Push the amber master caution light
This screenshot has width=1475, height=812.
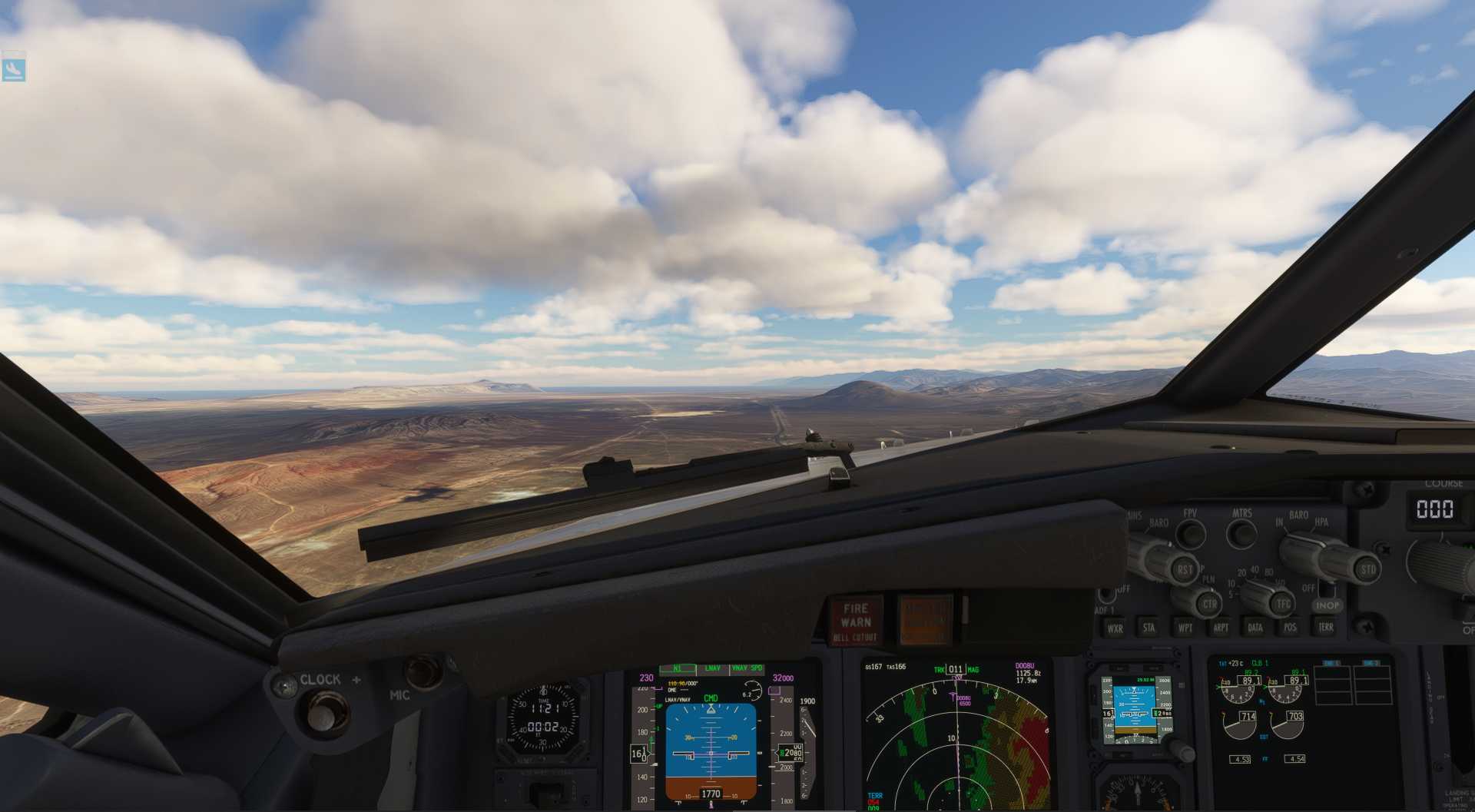(925, 619)
